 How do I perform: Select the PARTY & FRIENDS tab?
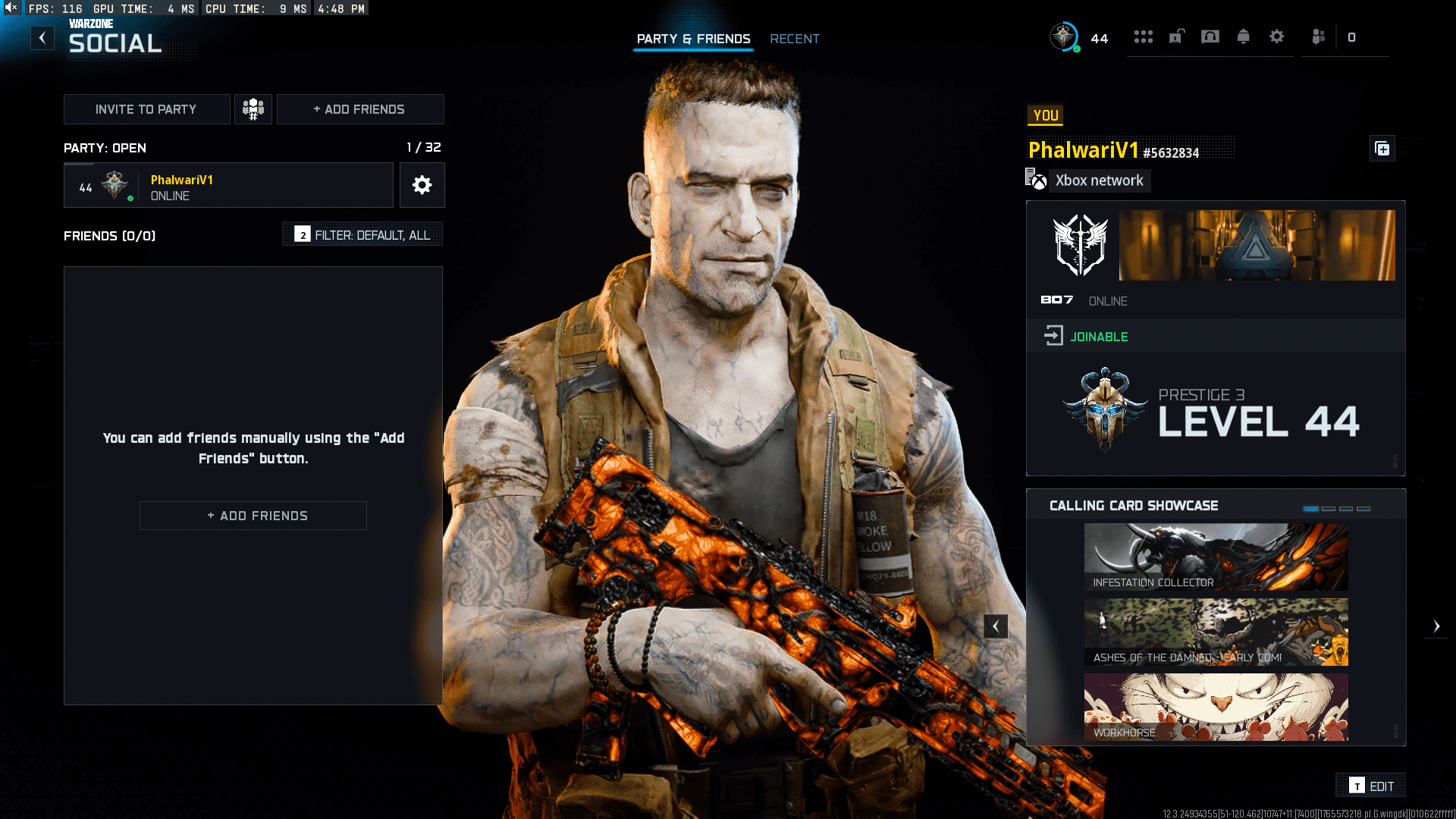[692, 39]
